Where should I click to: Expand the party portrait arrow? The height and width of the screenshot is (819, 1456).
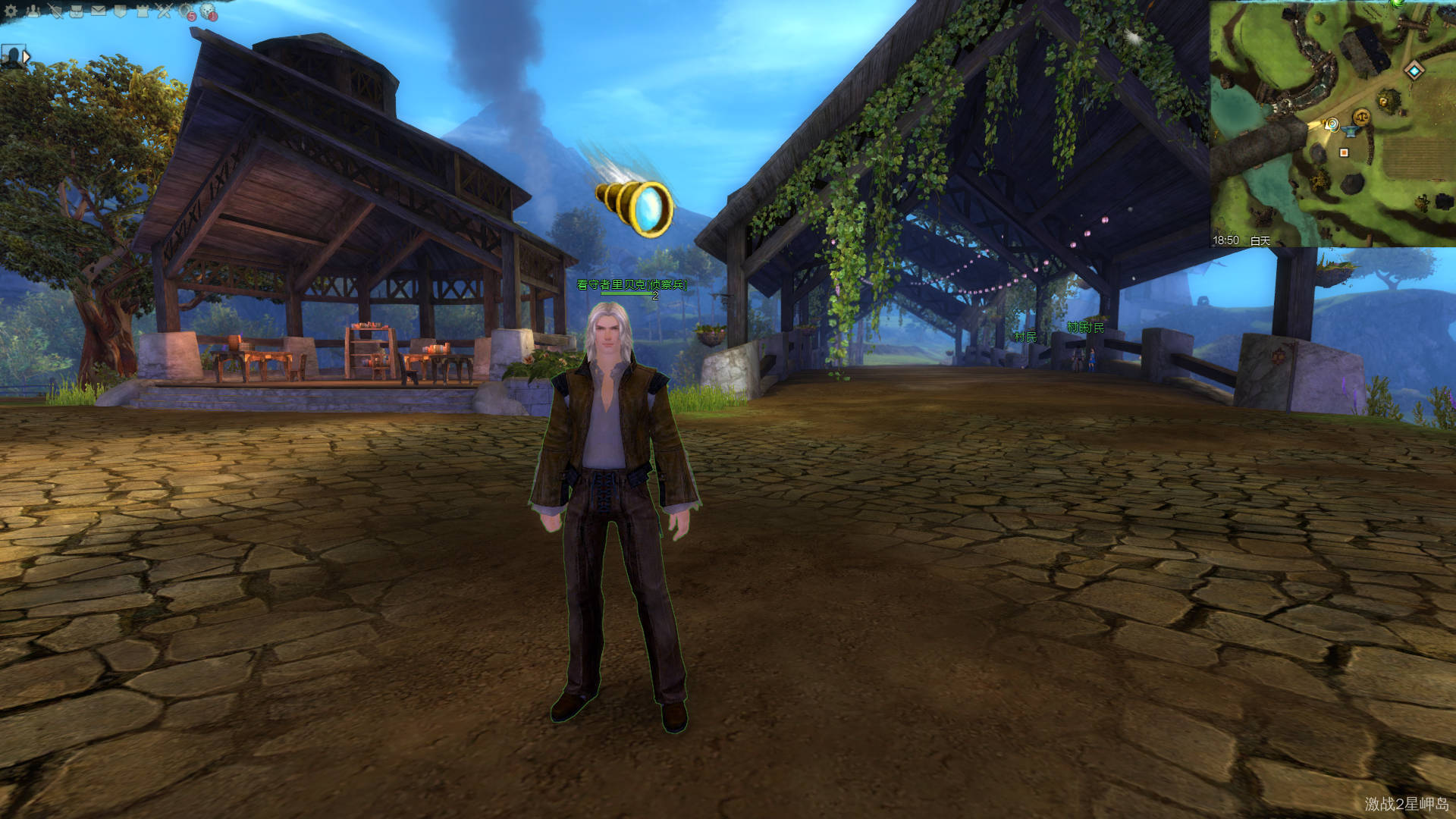coord(27,56)
